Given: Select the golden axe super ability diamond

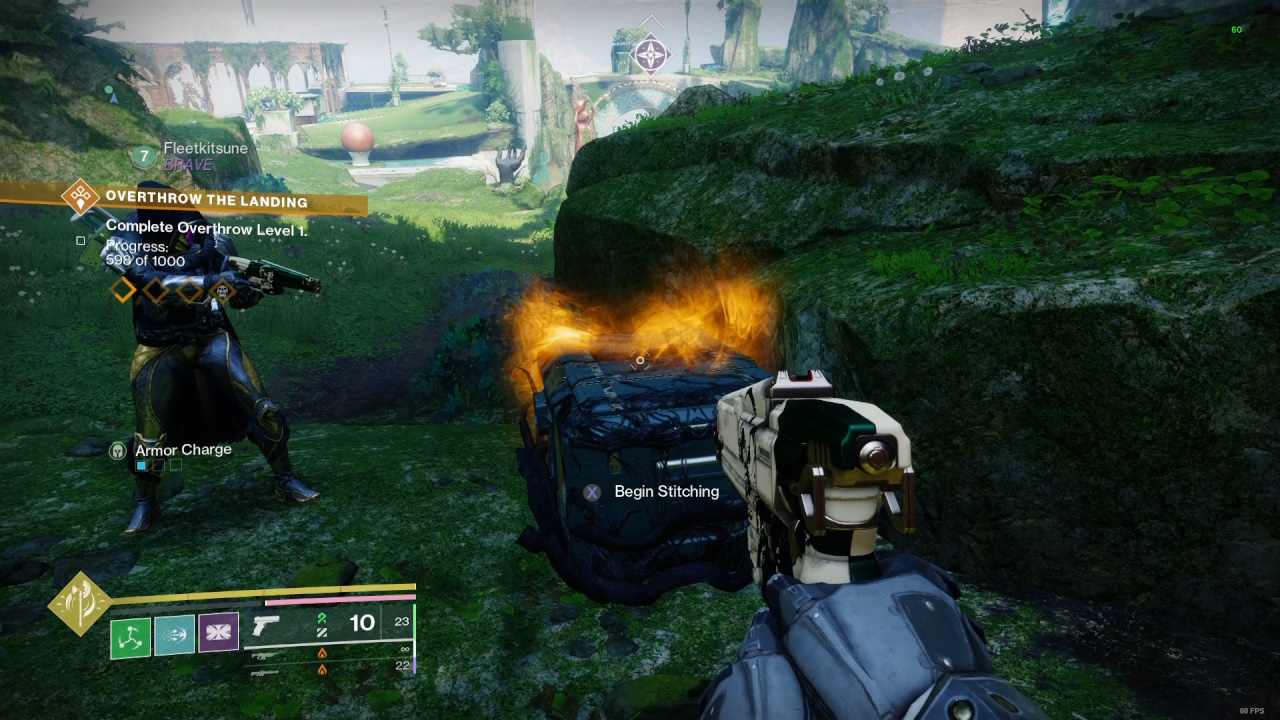Looking at the screenshot, I should pos(80,604).
